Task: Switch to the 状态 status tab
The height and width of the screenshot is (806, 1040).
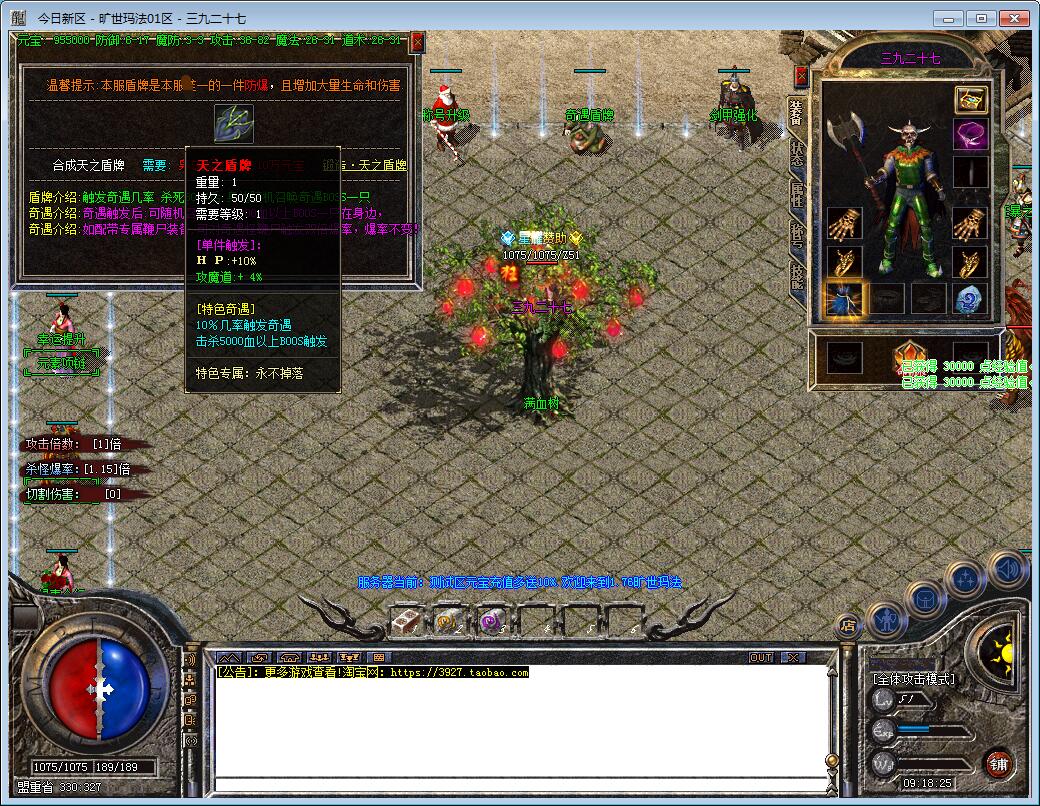Action: 797,153
